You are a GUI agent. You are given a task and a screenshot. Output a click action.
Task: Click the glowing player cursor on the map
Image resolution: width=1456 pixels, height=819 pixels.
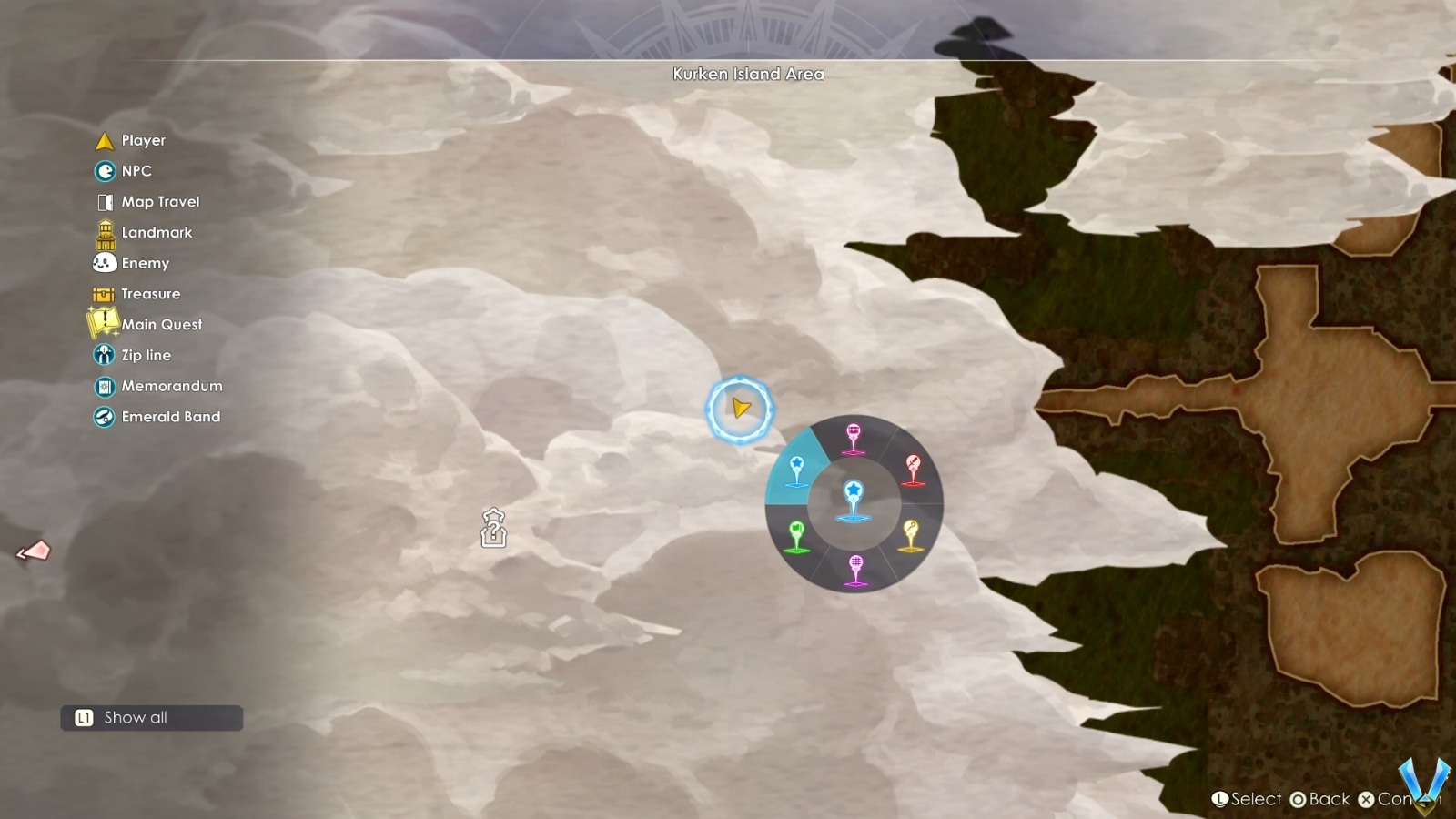point(739,409)
